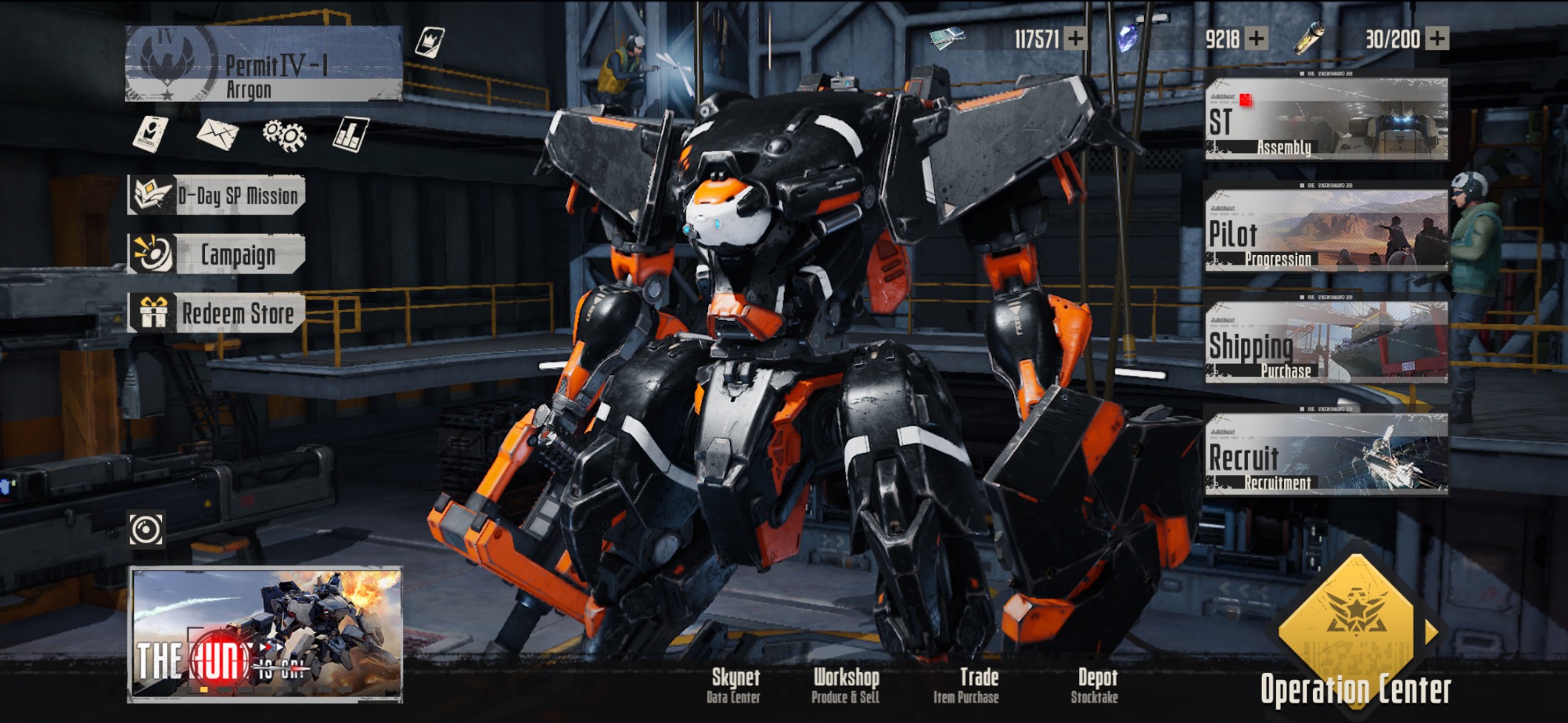The width and height of the screenshot is (1568, 723).
Task: Click the ID badge card icon
Action: [150, 135]
